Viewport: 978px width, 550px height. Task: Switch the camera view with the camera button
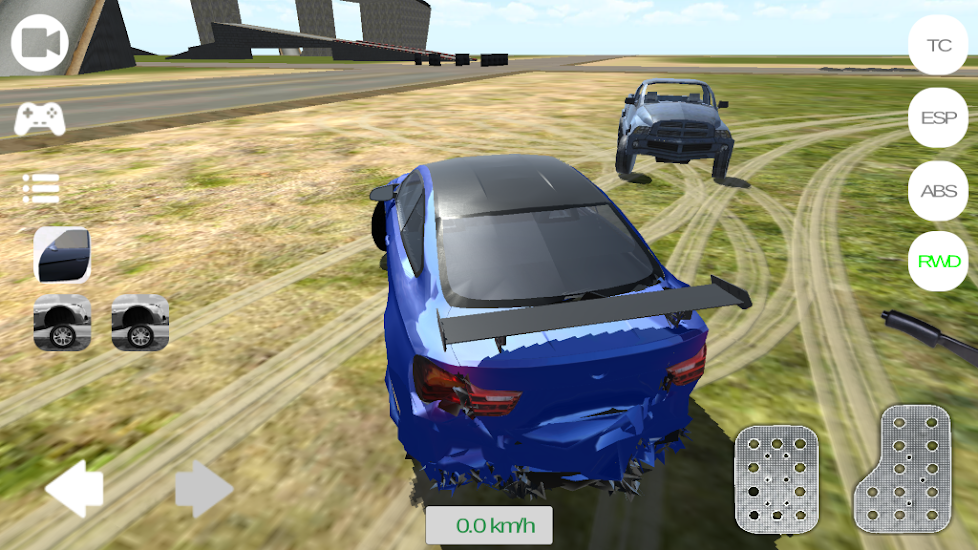tap(40, 43)
